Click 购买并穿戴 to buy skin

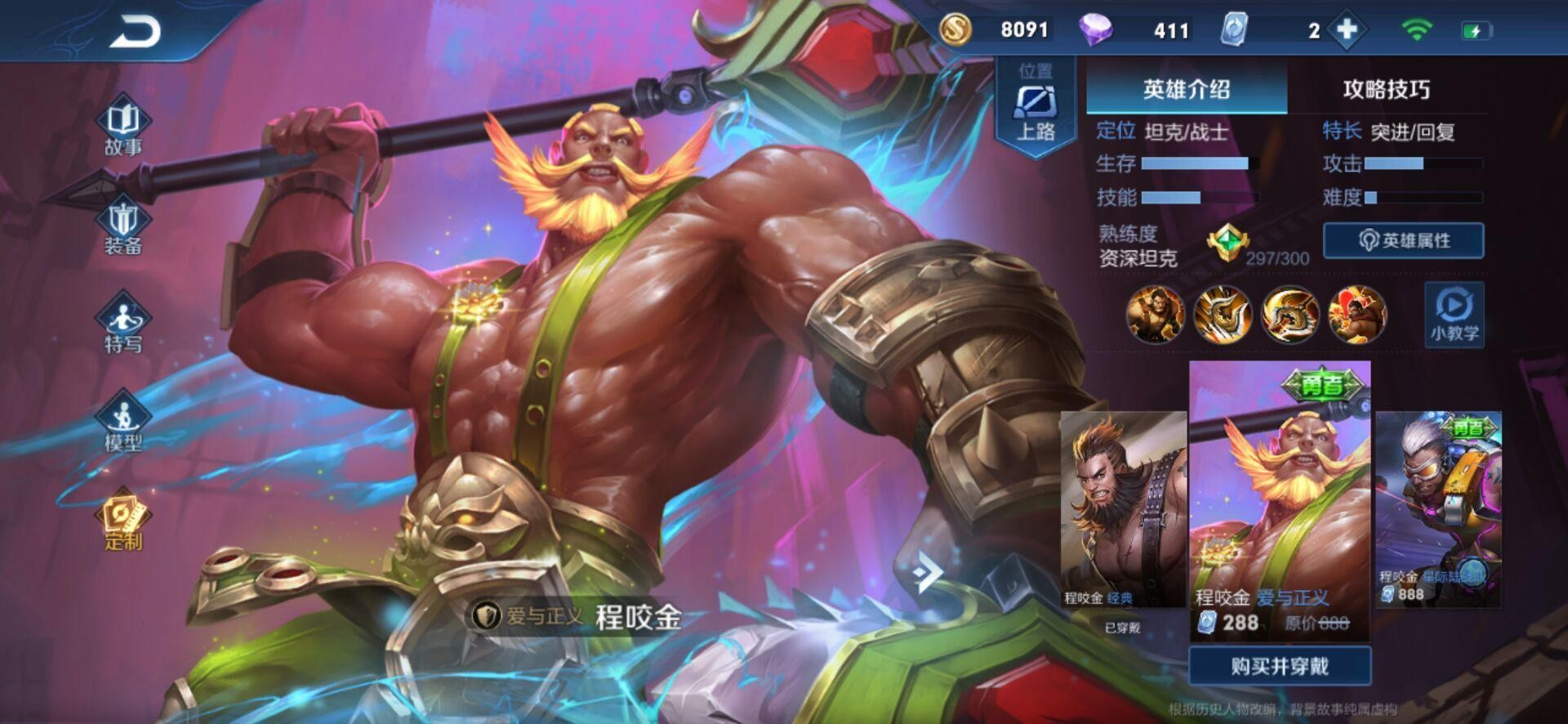point(1279,666)
